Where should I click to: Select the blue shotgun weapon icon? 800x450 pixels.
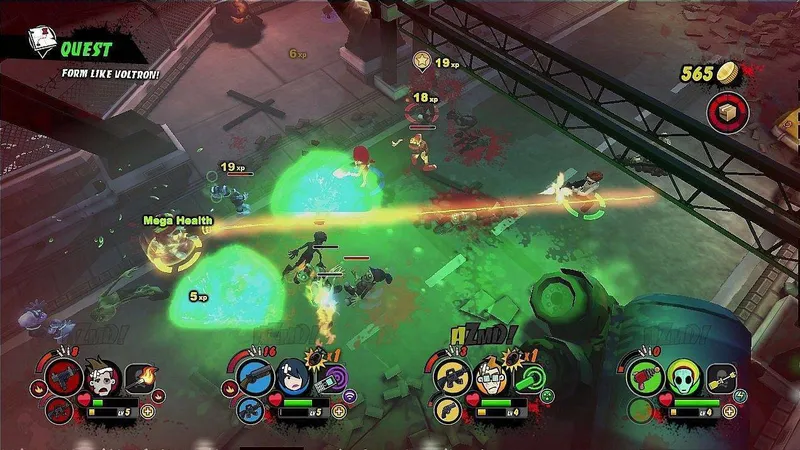[x=256, y=378]
